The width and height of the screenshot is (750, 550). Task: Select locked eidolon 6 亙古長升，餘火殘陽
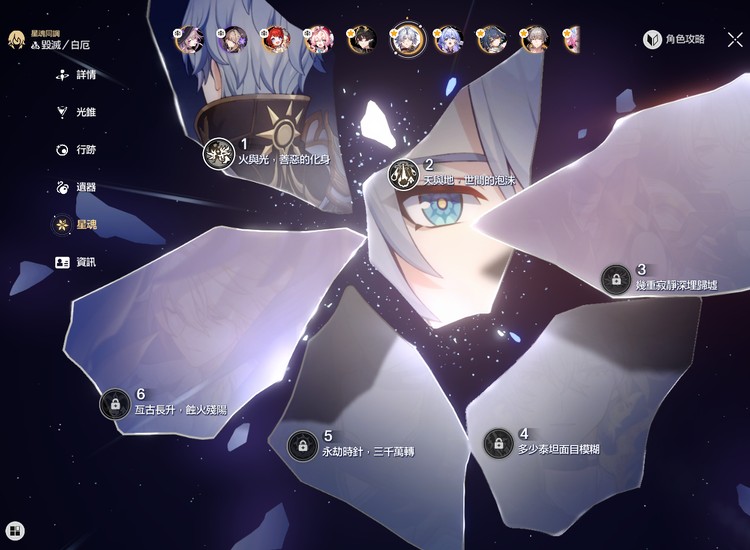(x=115, y=403)
